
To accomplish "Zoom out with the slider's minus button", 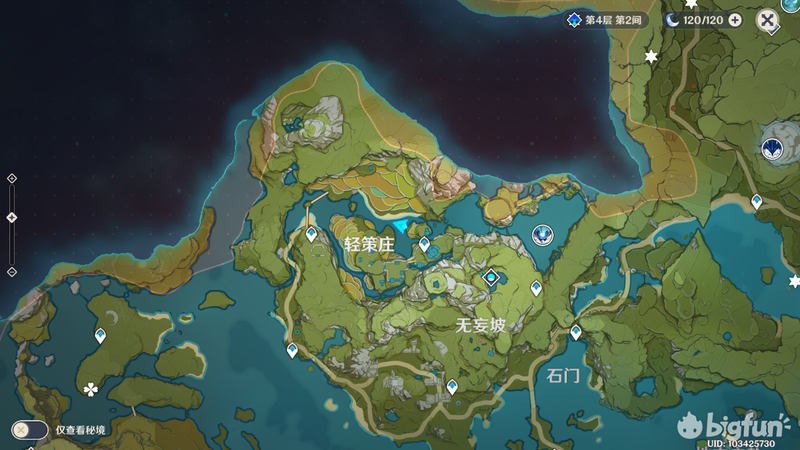I will [x=12, y=271].
